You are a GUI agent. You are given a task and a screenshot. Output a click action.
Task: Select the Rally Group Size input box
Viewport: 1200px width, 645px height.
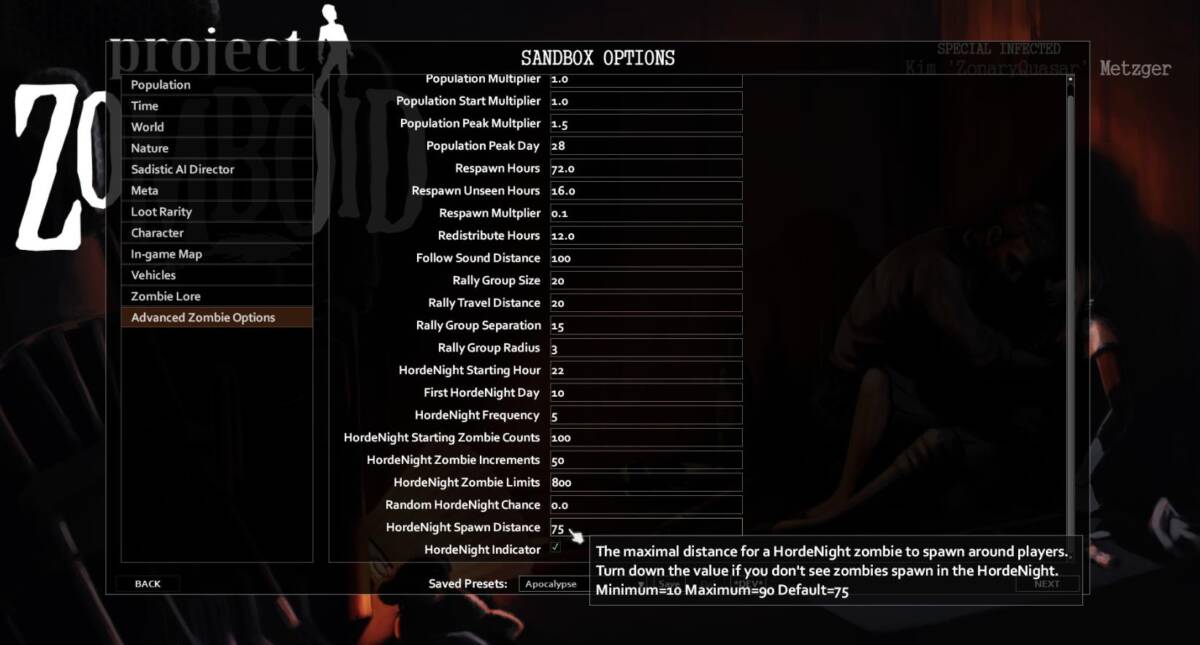pyautogui.click(x=645, y=281)
